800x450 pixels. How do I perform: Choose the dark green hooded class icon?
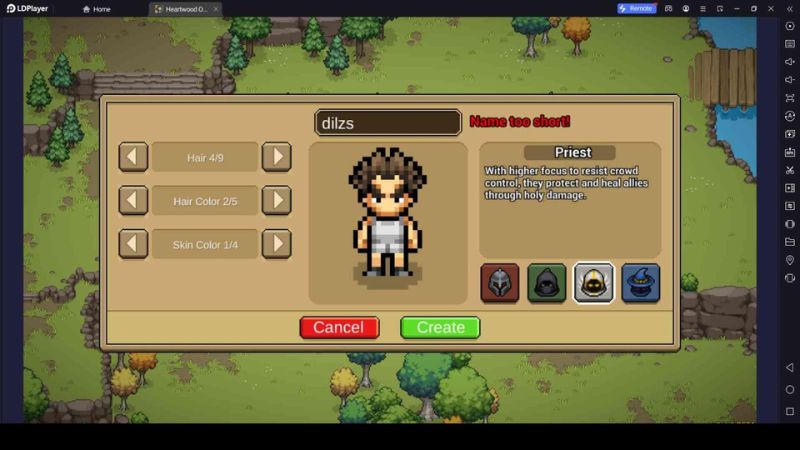coord(547,283)
